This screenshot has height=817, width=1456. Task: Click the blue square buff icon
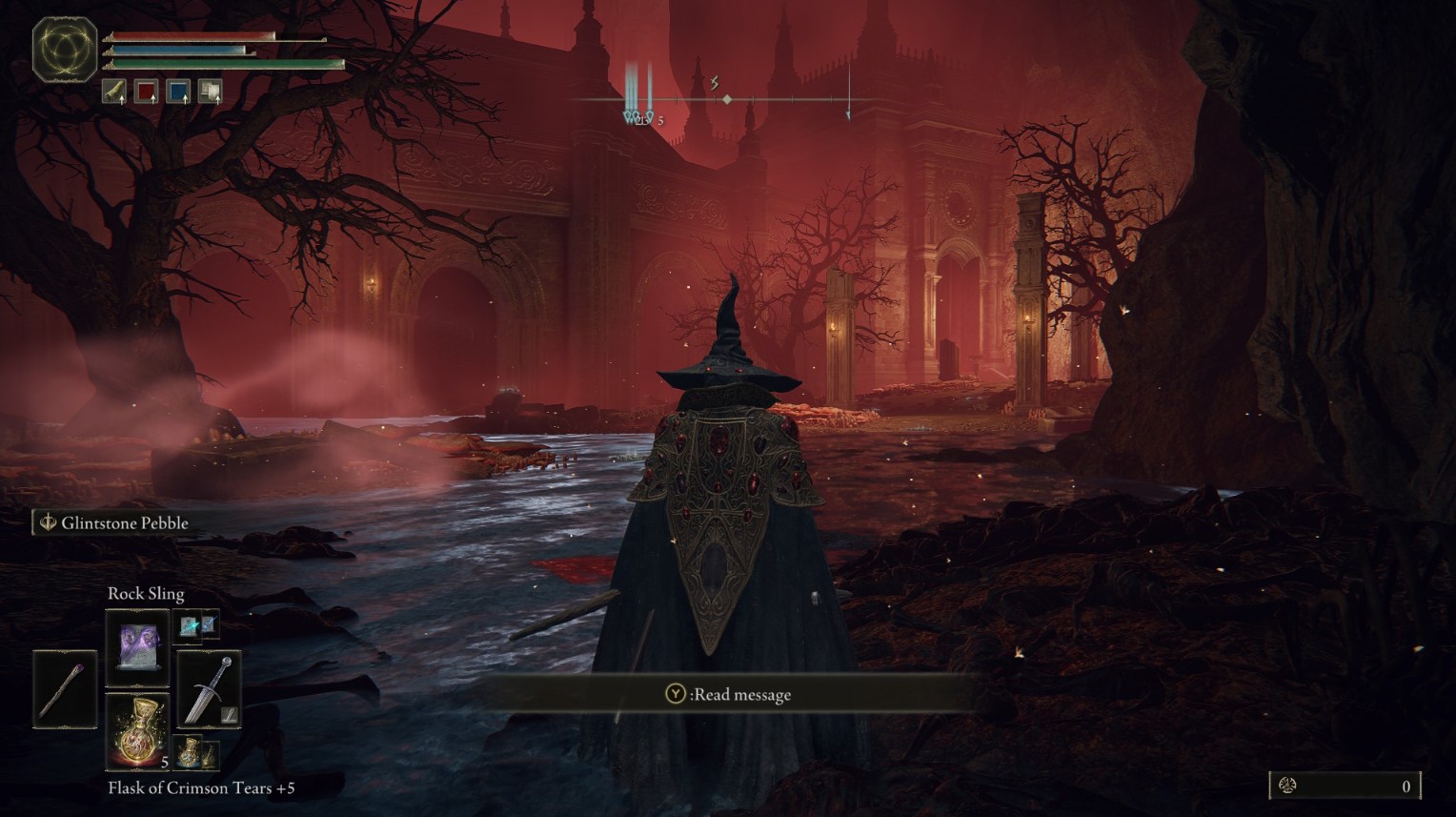[x=177, y=91]
